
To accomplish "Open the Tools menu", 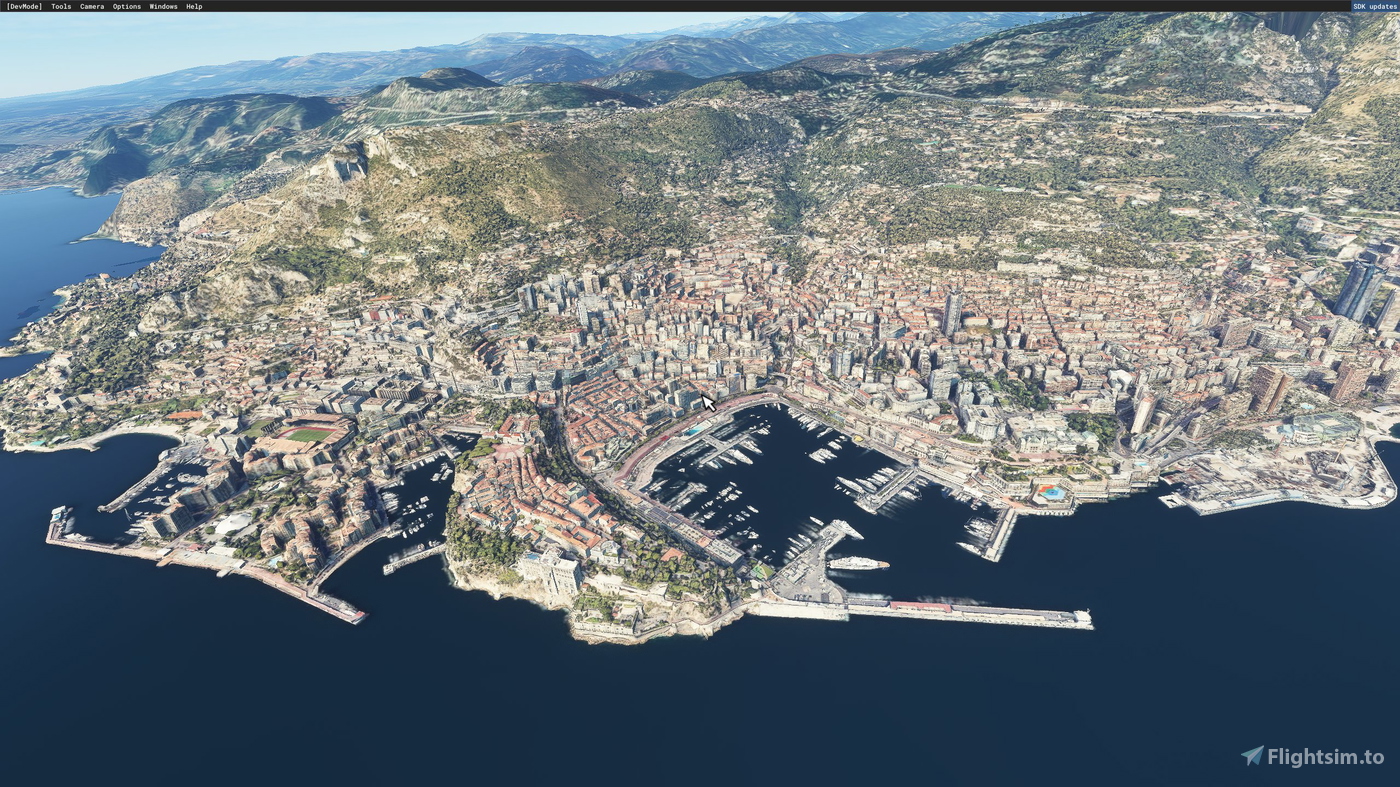I will coord(59,6).
